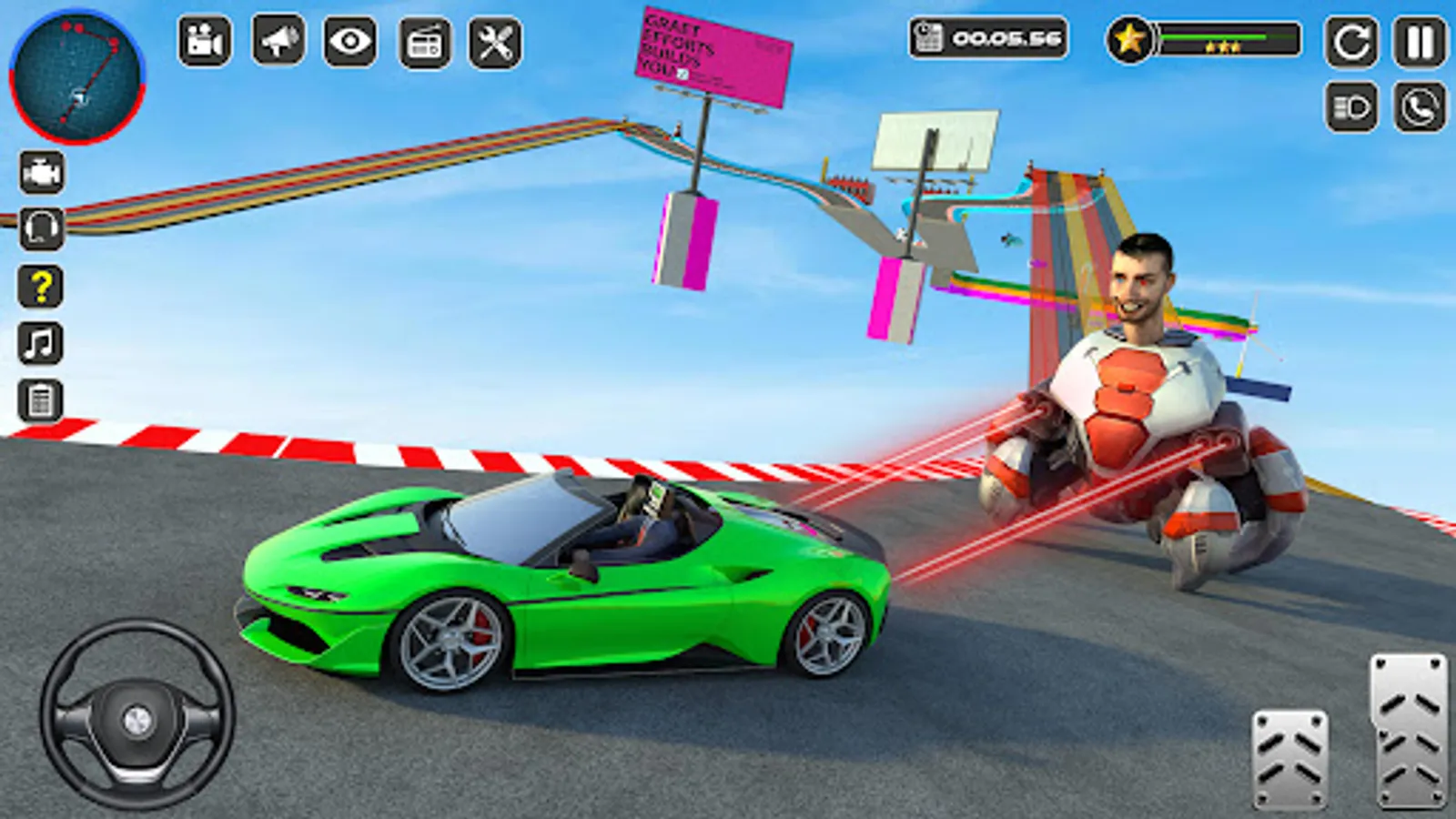Tap the megaphone horn icon

point(278,39)
